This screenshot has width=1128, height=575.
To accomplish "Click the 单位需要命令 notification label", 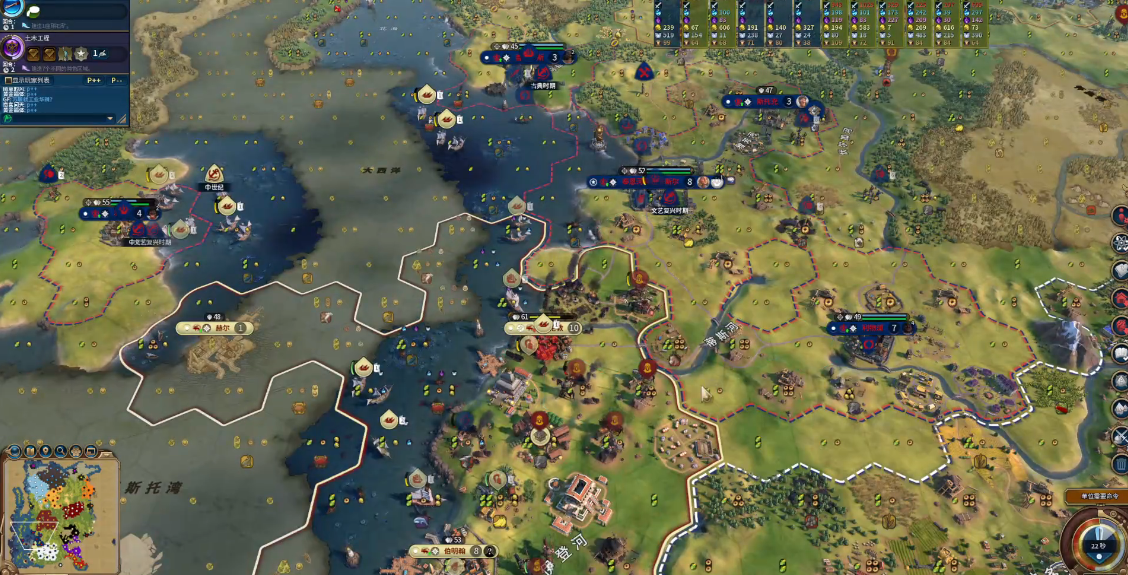I will click(1096, 497).
